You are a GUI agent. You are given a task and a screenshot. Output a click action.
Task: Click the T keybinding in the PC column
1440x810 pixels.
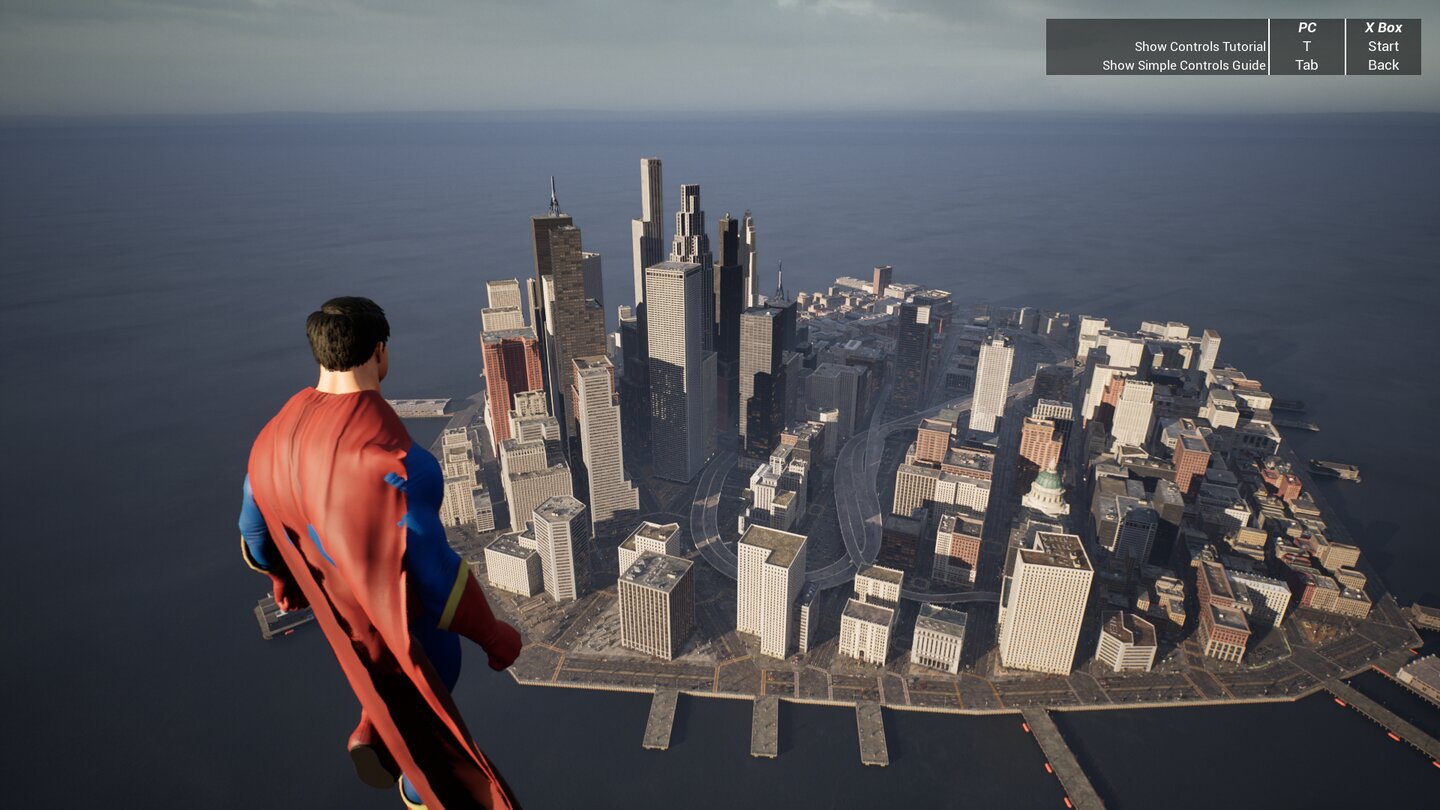click(x=1306, y=46)
